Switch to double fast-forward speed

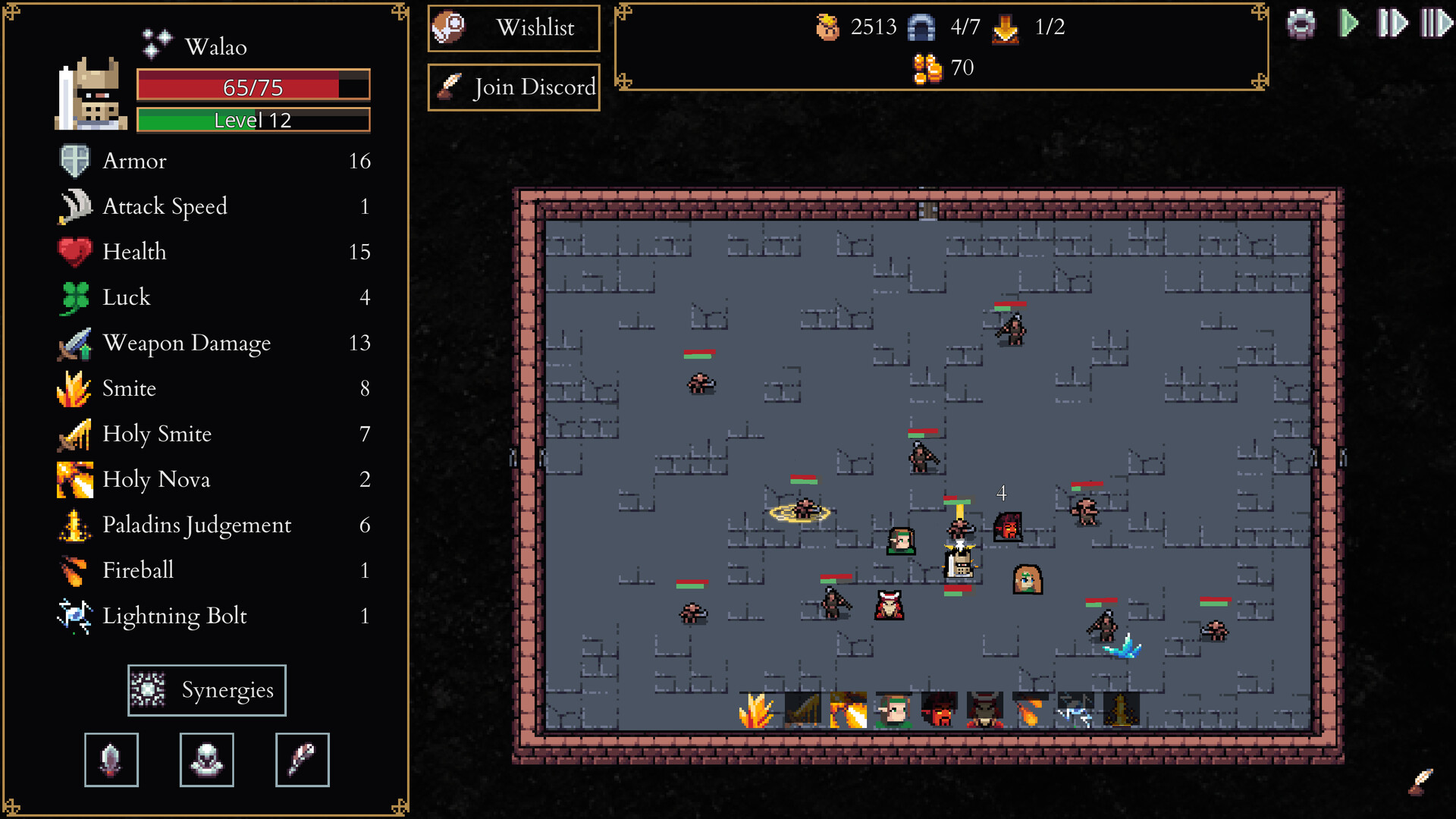(1392, 24)
